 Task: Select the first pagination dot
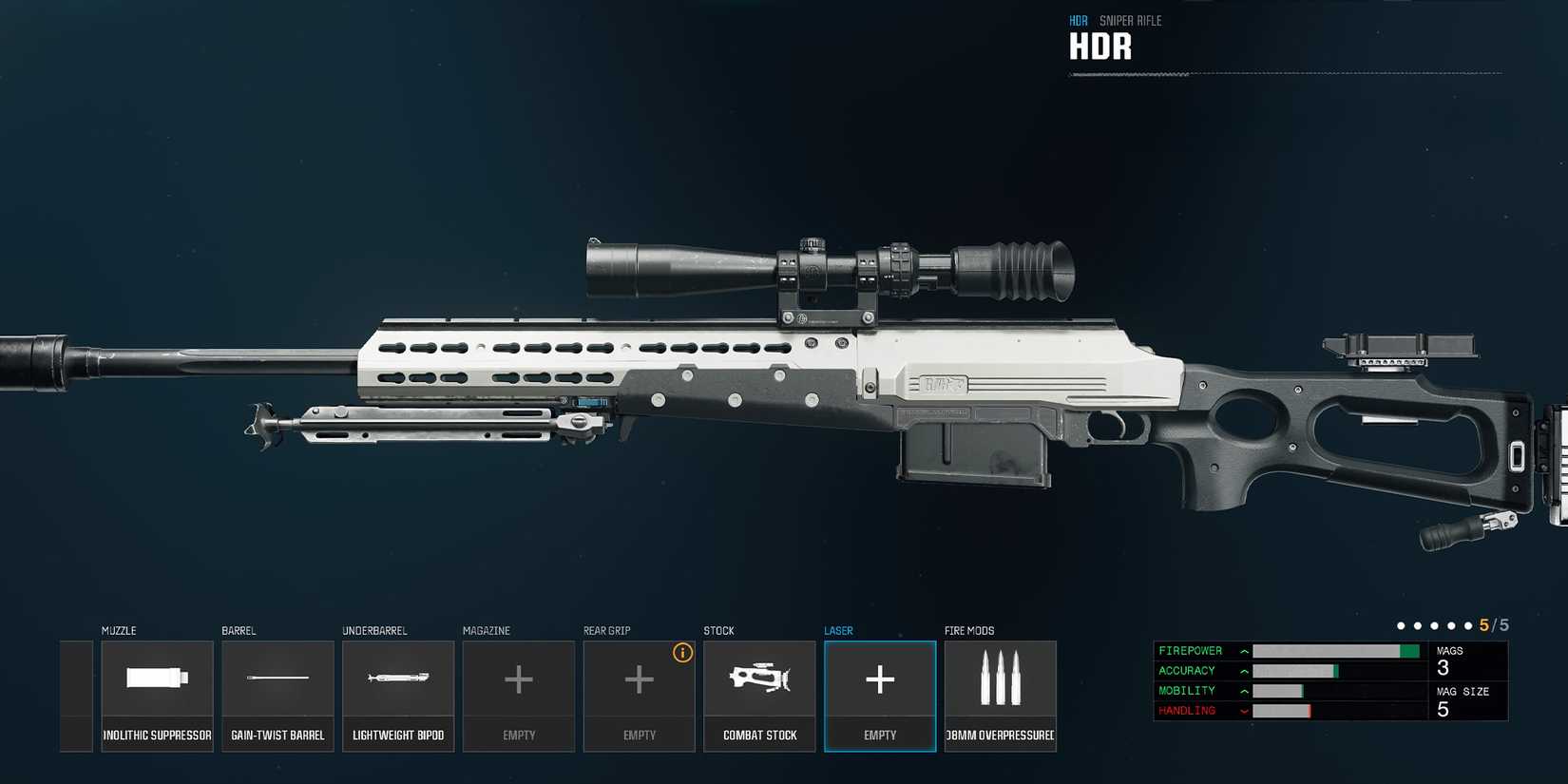pos(1401,625)
